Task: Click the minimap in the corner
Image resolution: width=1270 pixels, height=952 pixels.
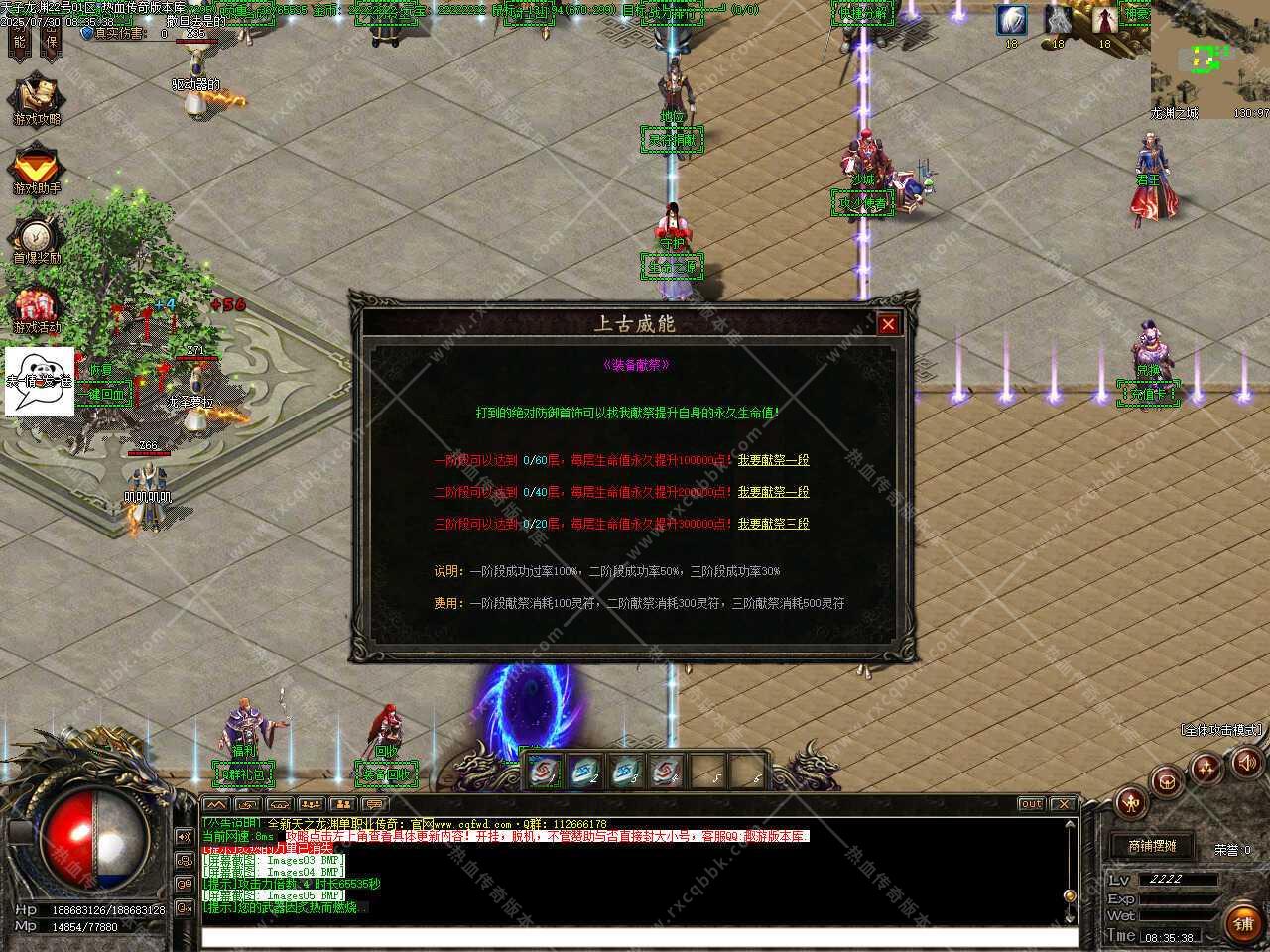Action: tap(1208, 59)
